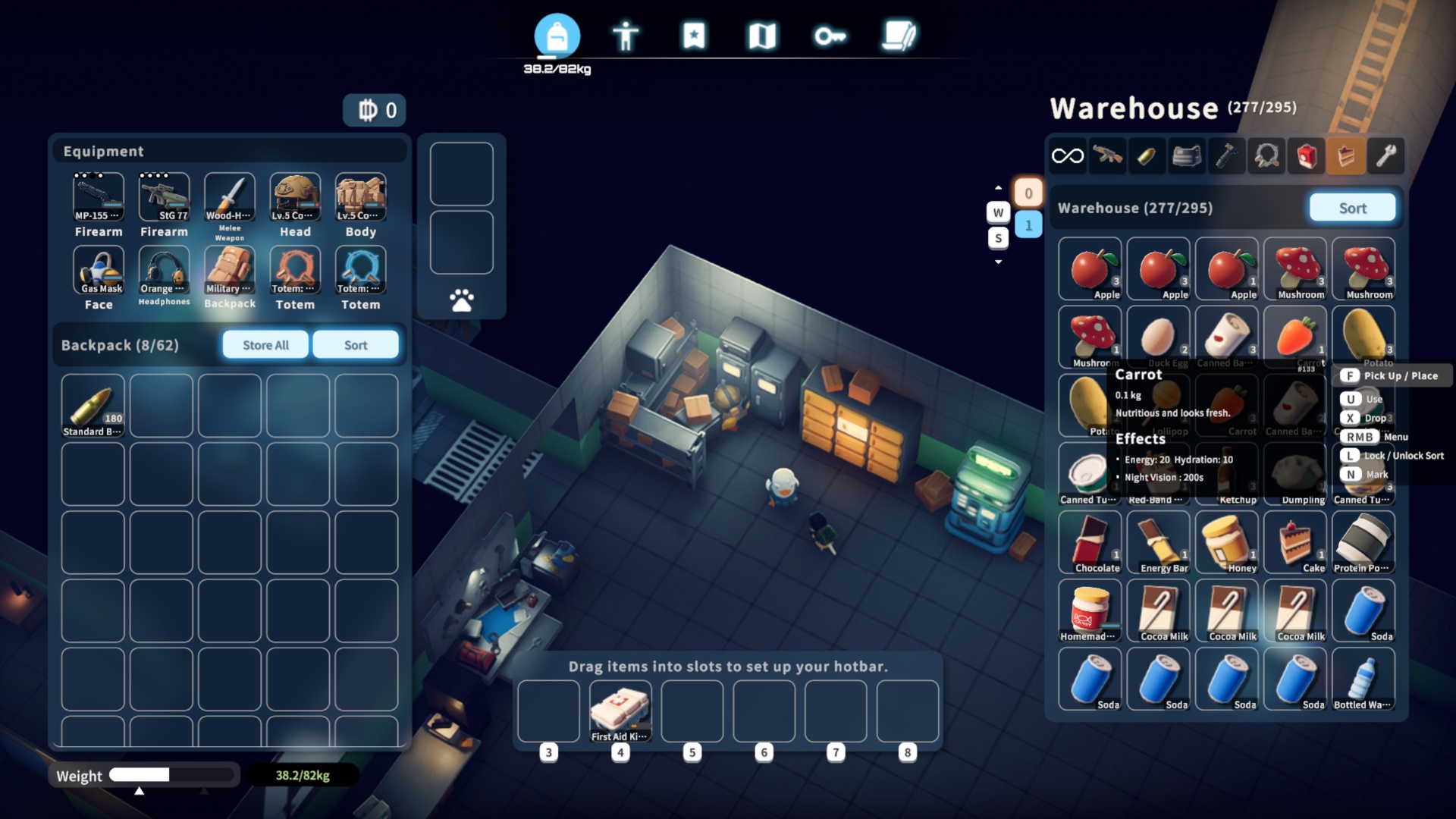Open the notes journal tab

899,36
